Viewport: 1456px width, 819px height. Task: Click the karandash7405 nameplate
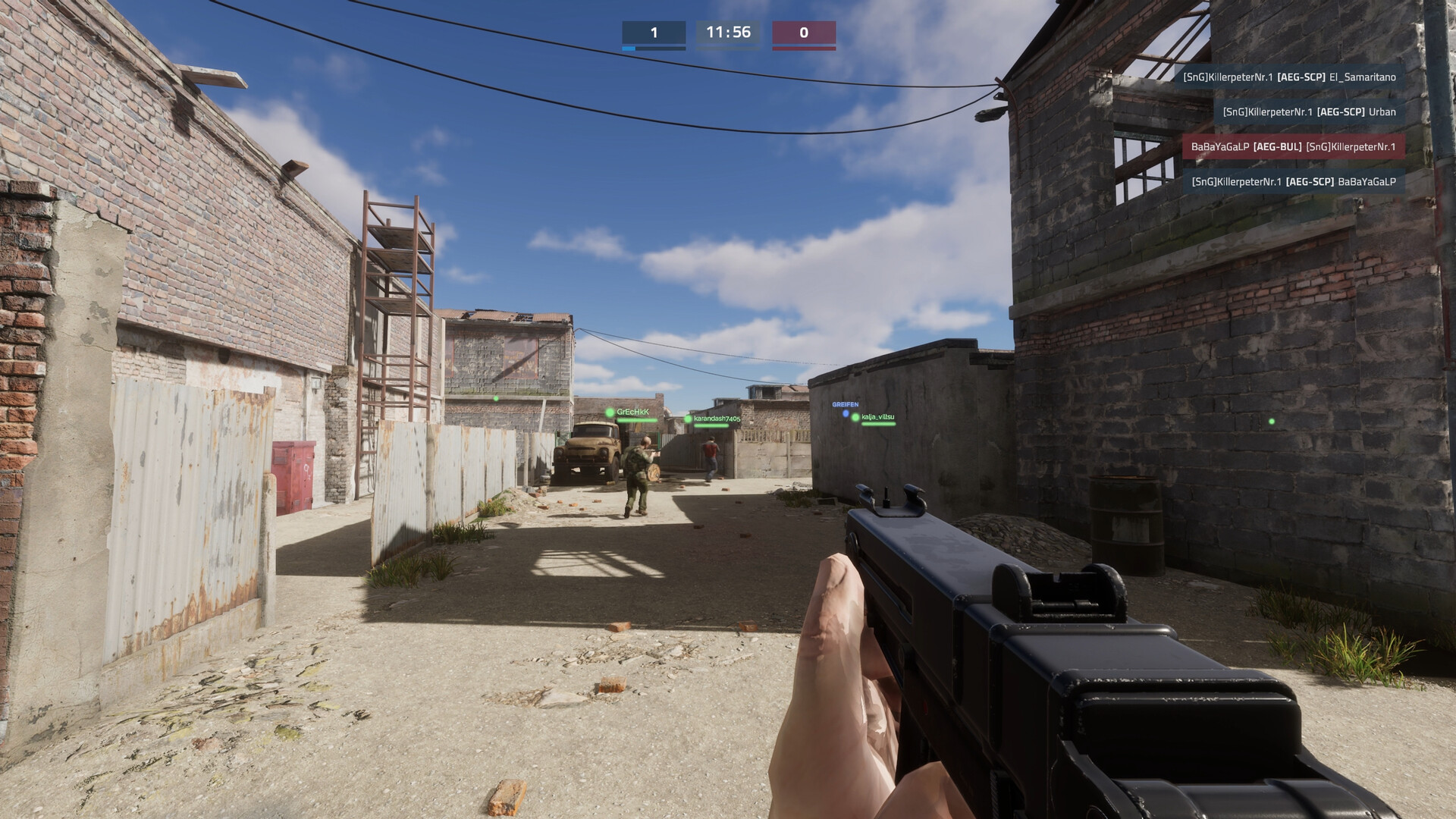[717, 419]
